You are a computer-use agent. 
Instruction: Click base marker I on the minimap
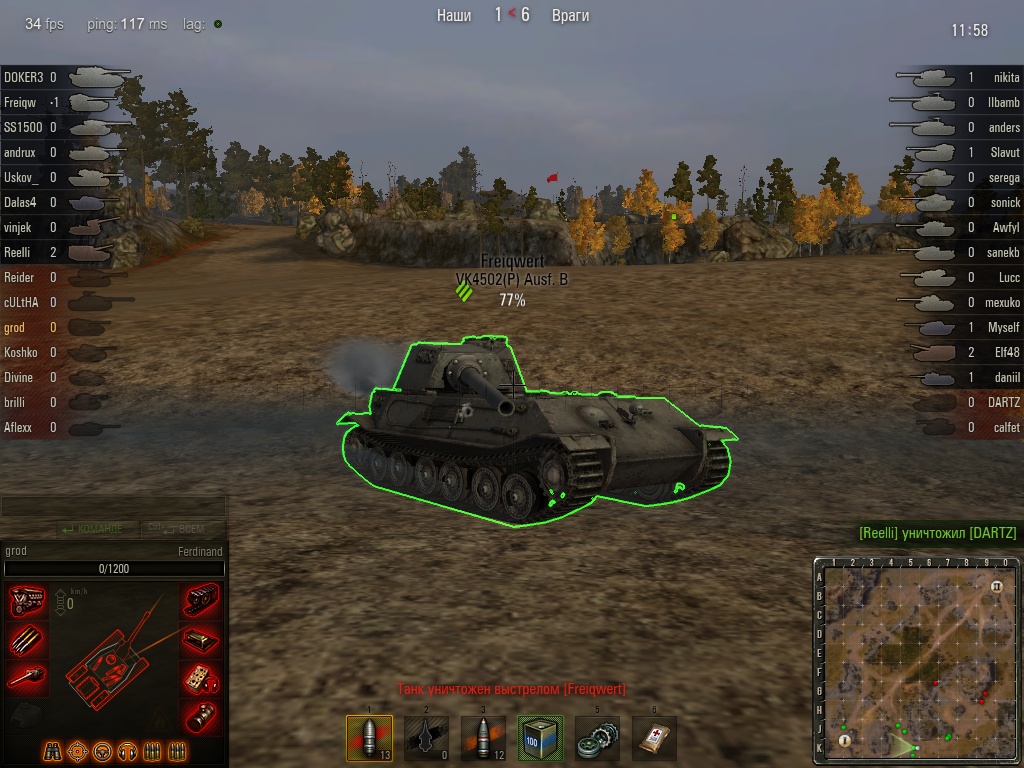[845, 740]
